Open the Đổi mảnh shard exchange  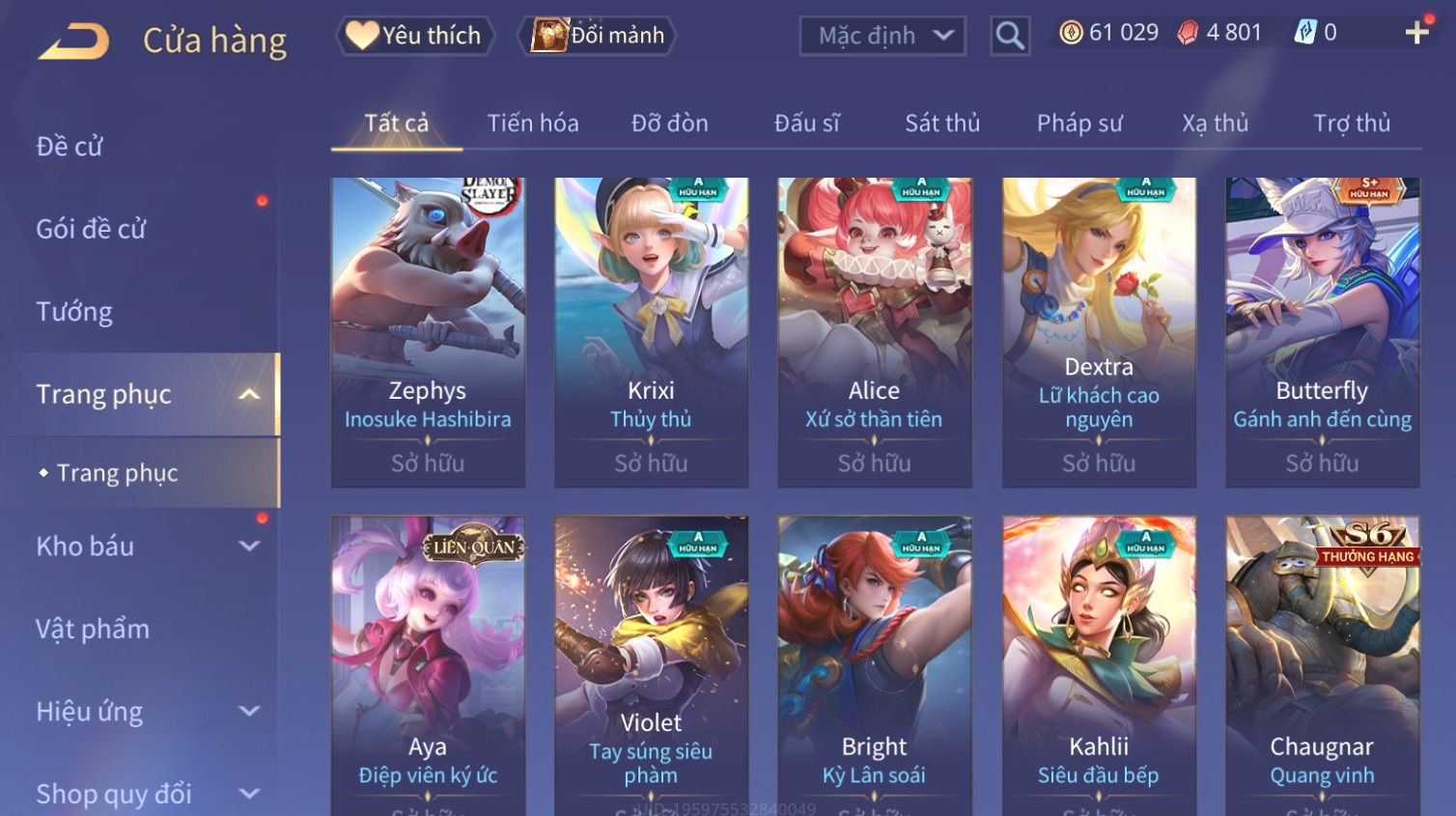598,36
